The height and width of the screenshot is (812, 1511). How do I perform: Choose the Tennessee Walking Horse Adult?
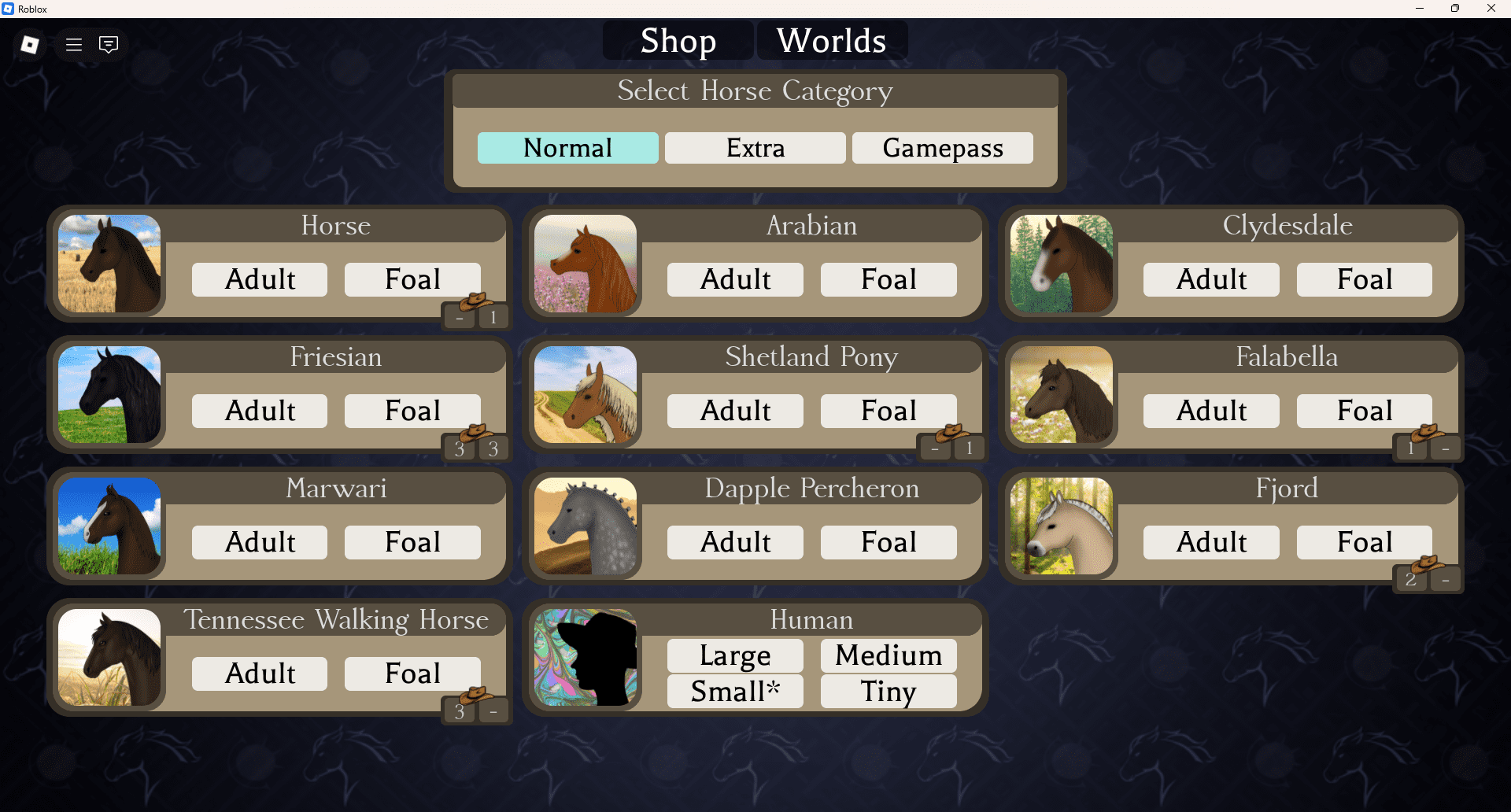click(x=260, y=674)
